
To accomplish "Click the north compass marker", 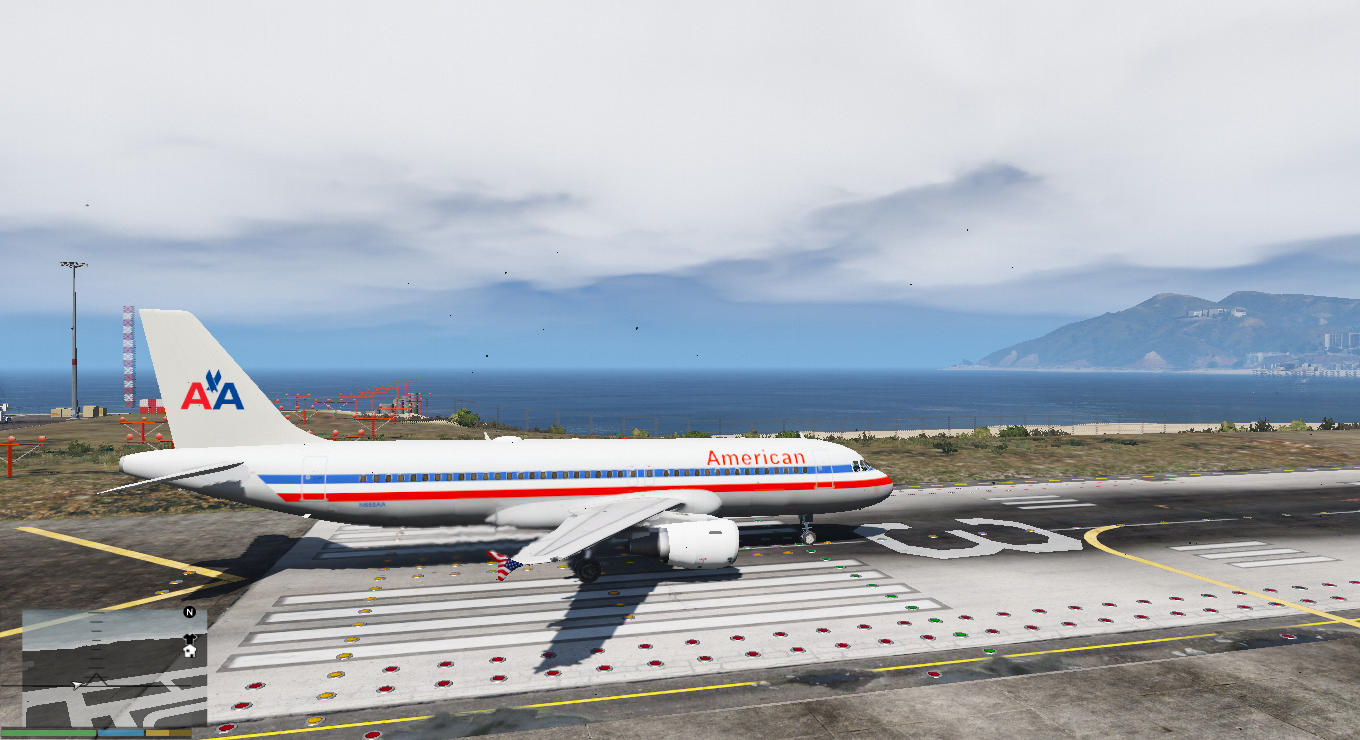I will coord(189,612).
